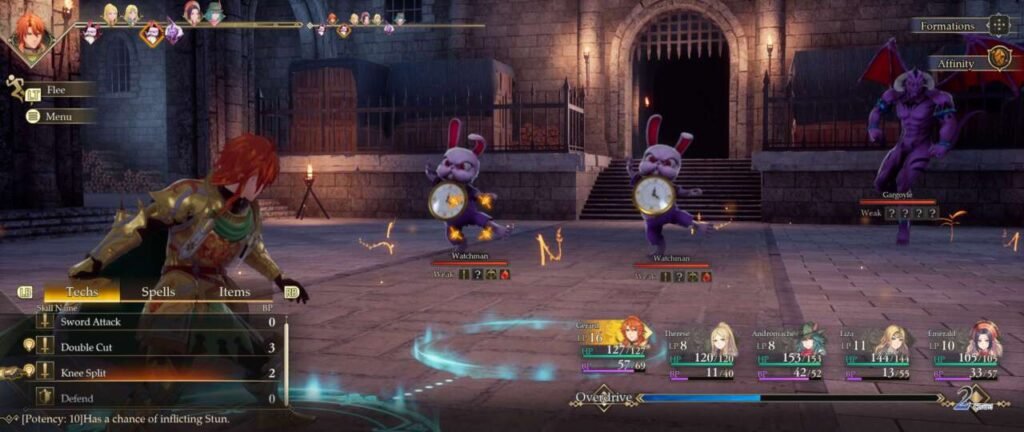Image resolution: width=1024 pixels, height=432 pixels.
Task: Switch to the Spells tab
Action: coord(158,292)
